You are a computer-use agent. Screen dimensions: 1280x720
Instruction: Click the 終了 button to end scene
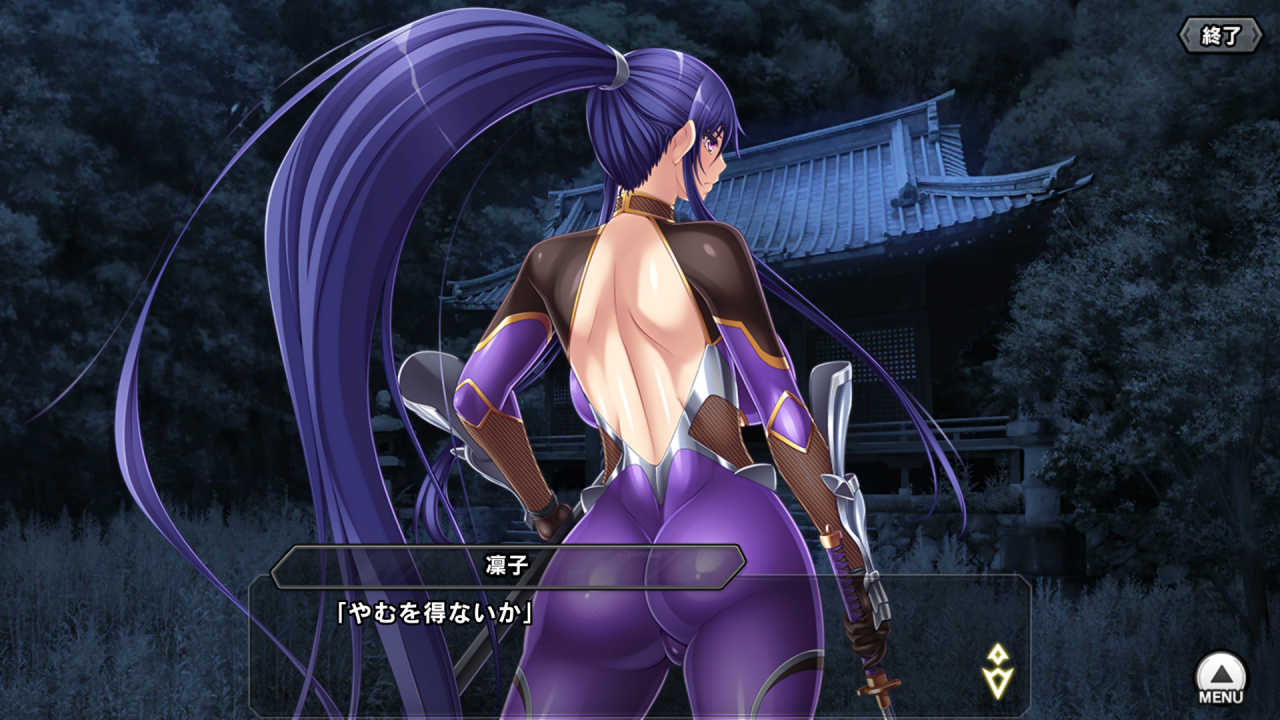1222,36
